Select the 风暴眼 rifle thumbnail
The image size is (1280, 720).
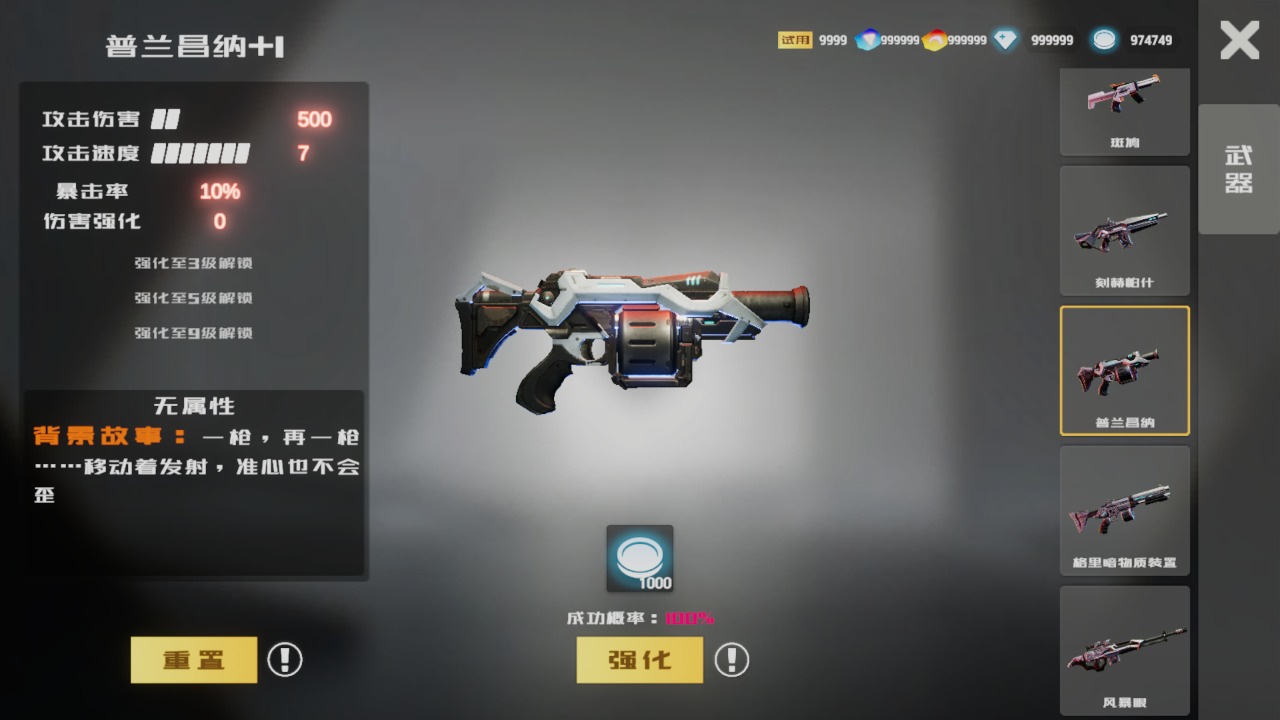pos(1124,650)
